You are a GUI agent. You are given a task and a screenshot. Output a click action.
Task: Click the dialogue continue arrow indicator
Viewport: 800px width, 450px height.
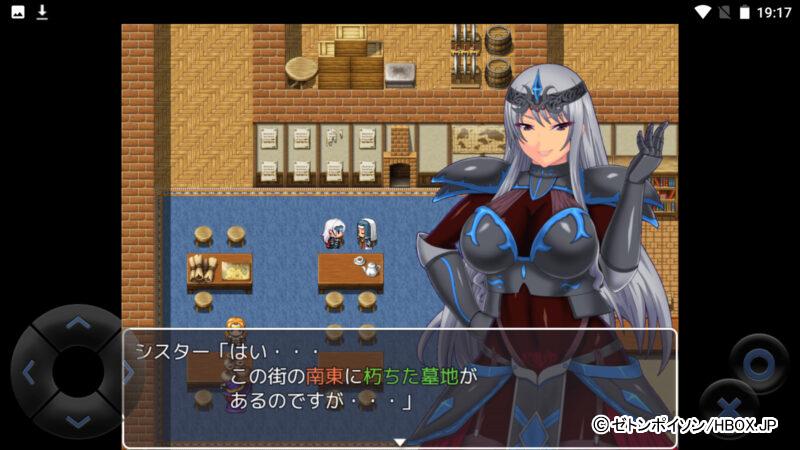click(399, 441)
